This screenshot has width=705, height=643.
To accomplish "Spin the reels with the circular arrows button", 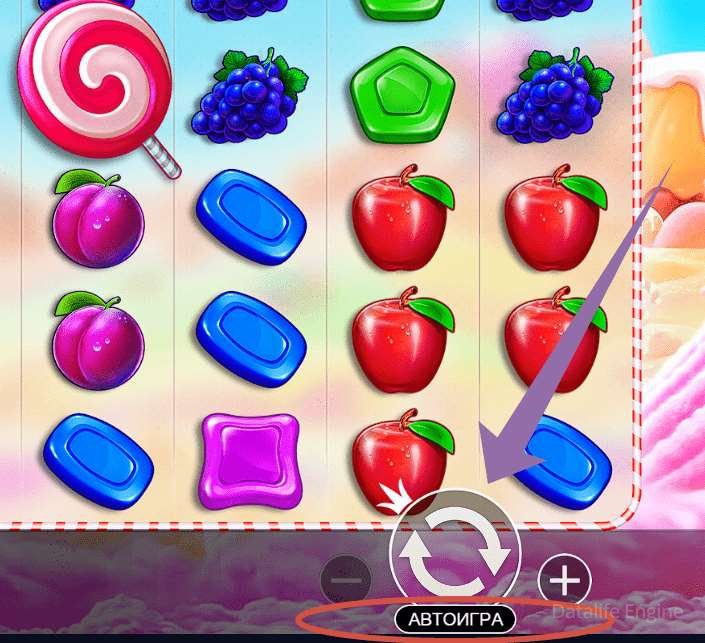I will (455, 551).
